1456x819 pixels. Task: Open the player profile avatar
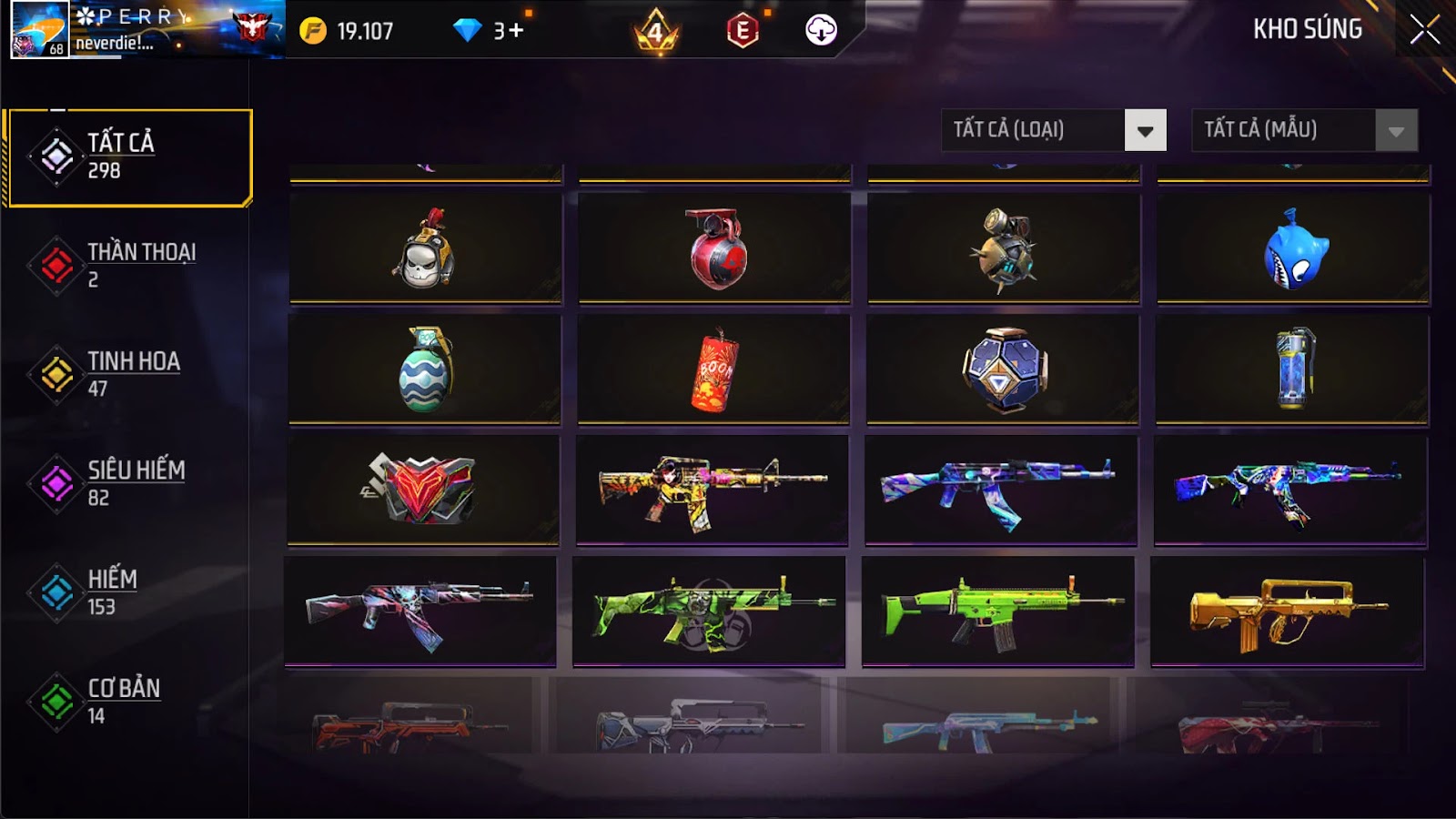pos(39,29)
